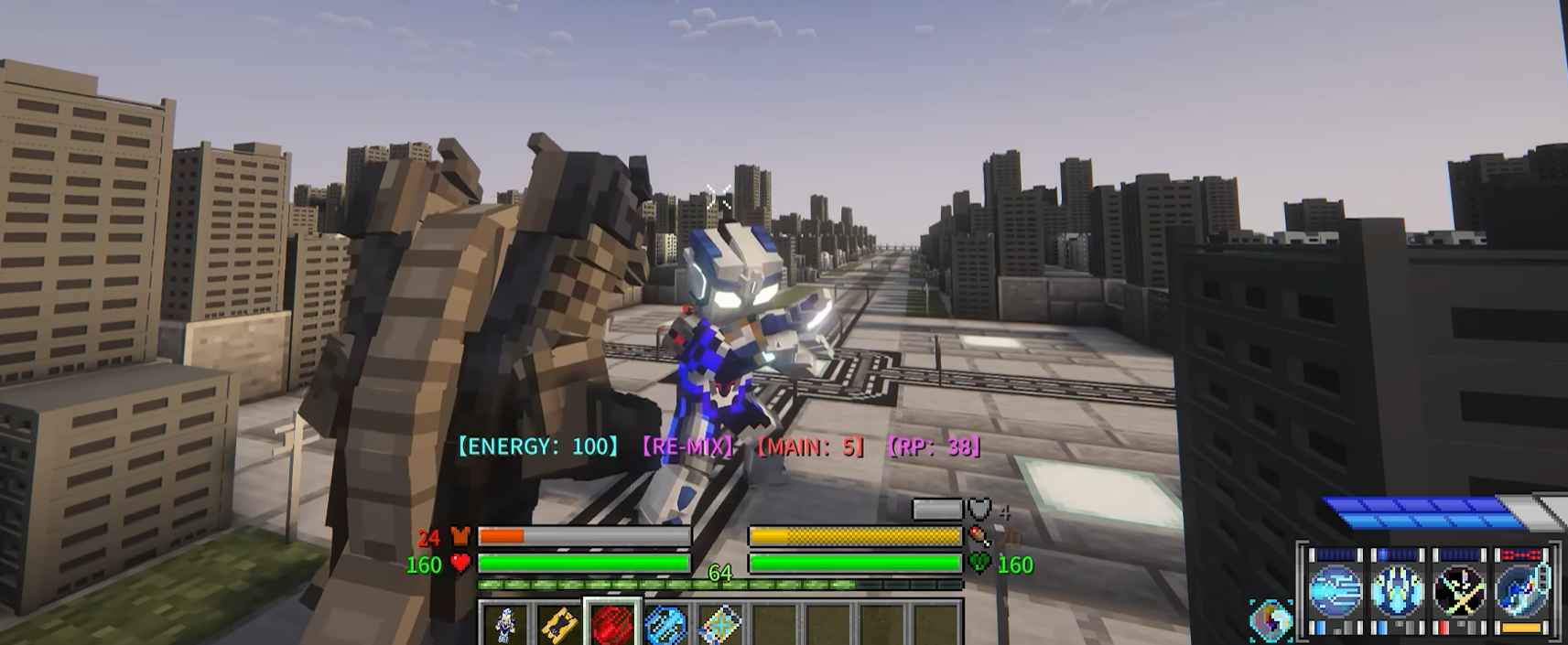Select the blue-white armored figure hotbar slot
The image size is (1568, 645).
click(x=504, y=625)
